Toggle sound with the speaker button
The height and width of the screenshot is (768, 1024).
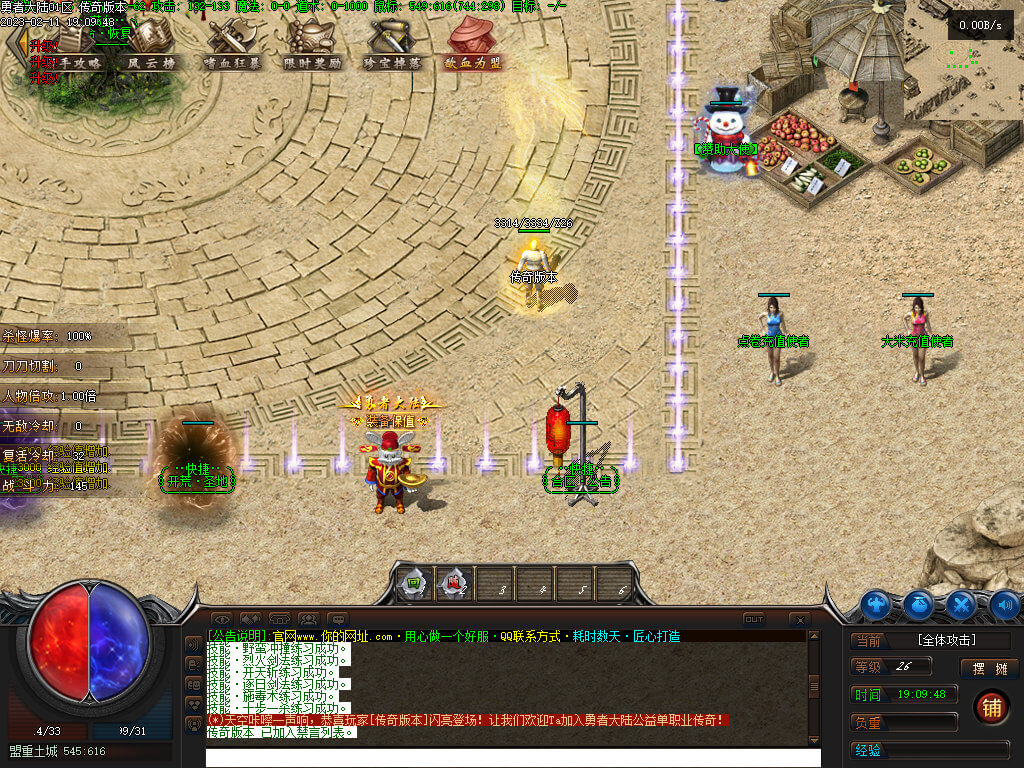pyautogui.click(x=1005, y=604)
